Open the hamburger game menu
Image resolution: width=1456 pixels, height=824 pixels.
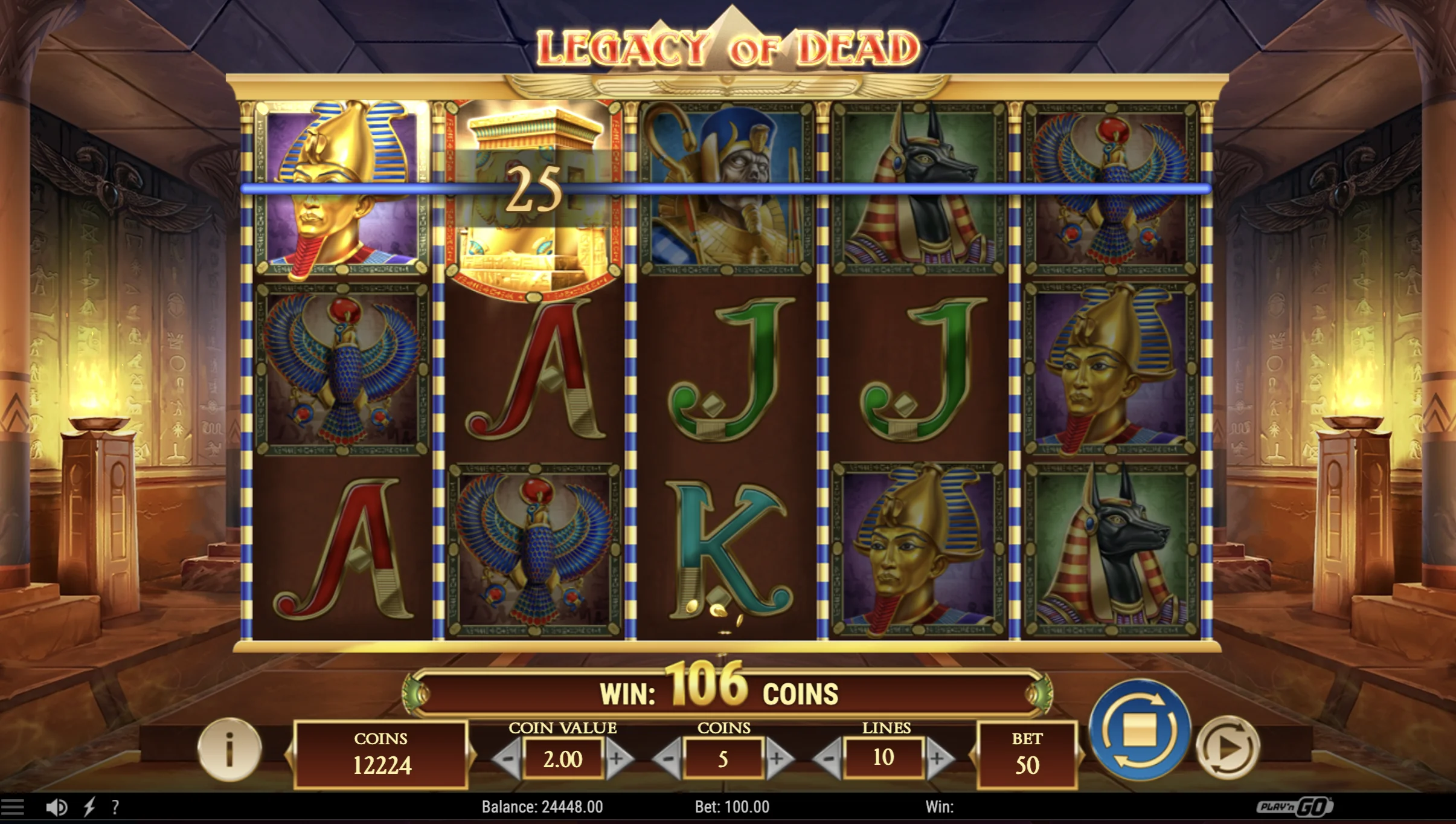[12, 807]
